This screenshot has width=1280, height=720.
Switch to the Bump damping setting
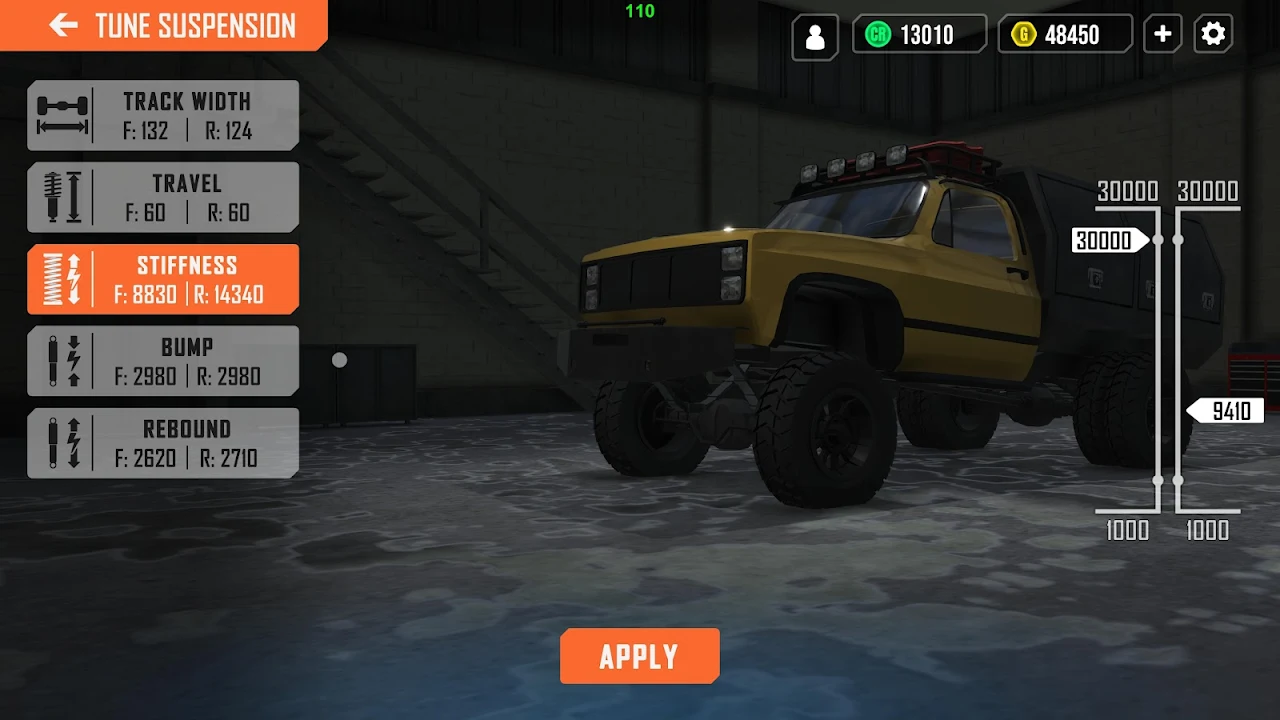pyautogui.click(x=163, y=361)
